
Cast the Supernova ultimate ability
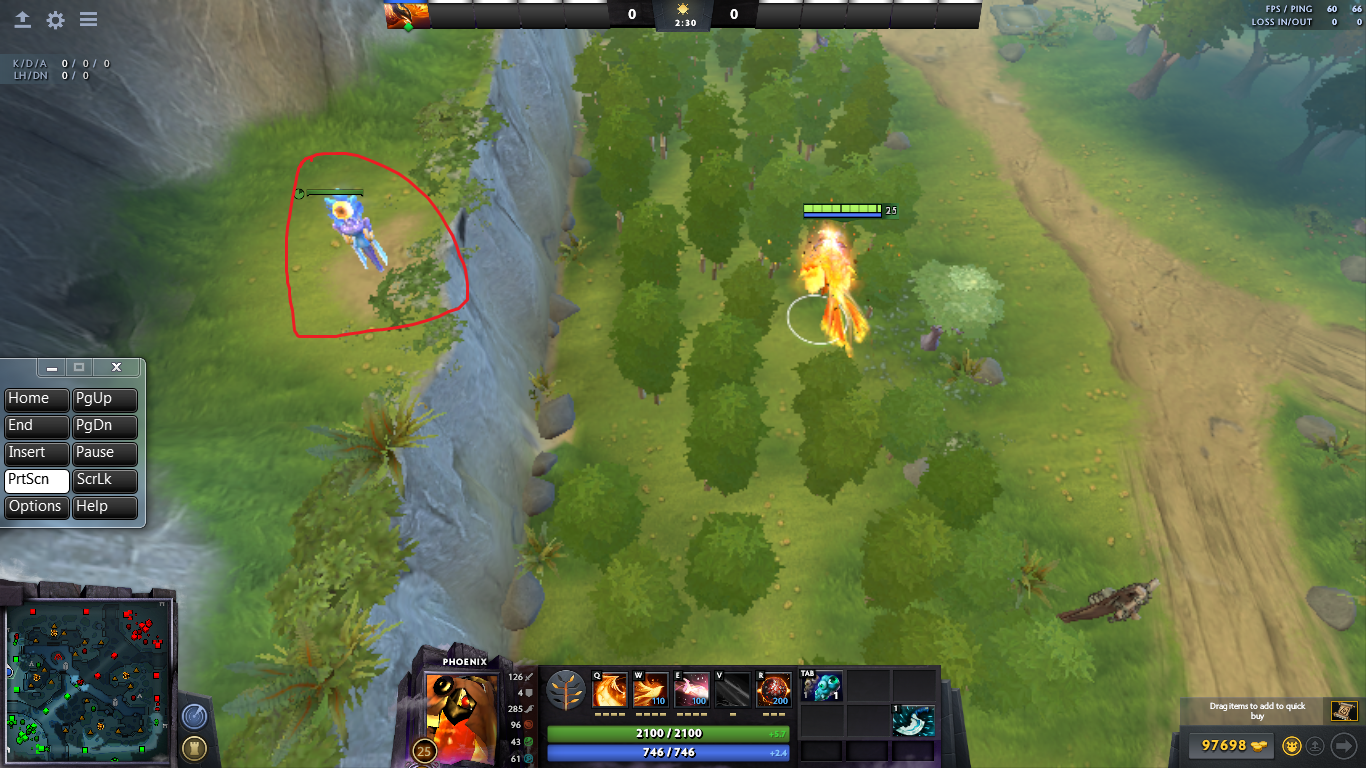tap(774, 690)
